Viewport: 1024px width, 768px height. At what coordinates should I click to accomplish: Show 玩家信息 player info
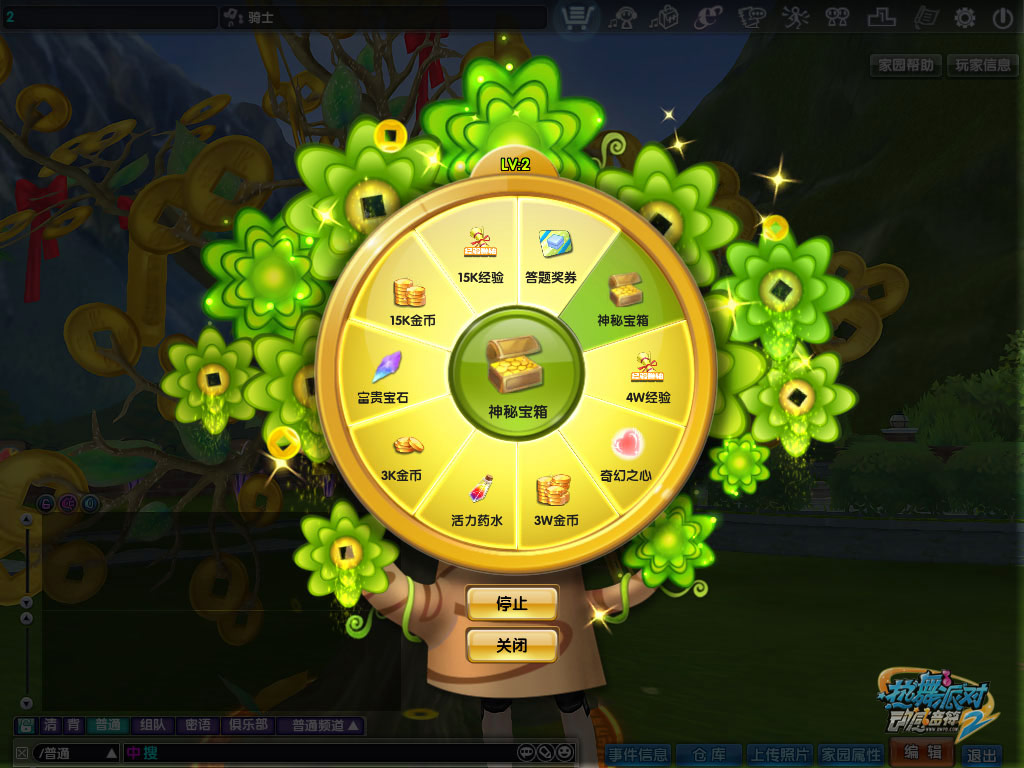point(982,66)
